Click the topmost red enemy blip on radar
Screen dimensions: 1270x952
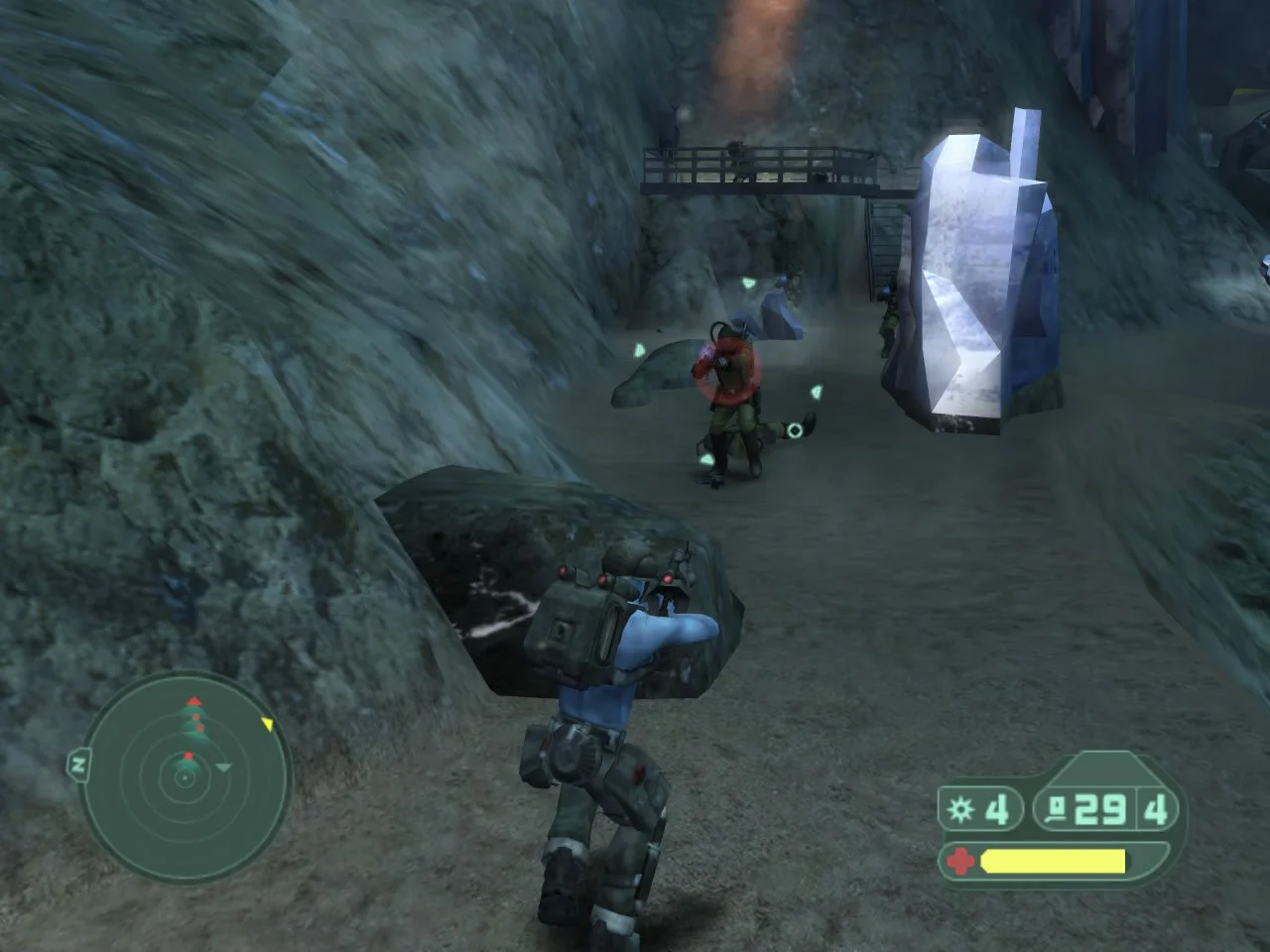pyautogui.click(x=192, y=700)
